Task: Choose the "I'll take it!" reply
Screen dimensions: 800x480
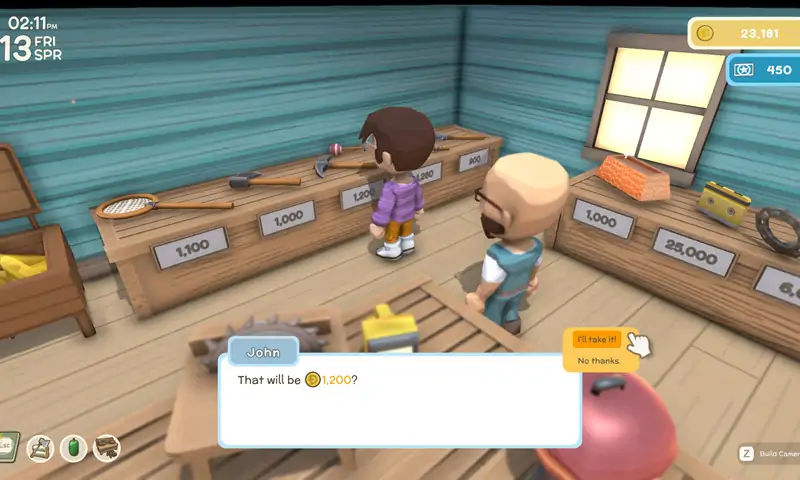Action: (x=598, y=340)
